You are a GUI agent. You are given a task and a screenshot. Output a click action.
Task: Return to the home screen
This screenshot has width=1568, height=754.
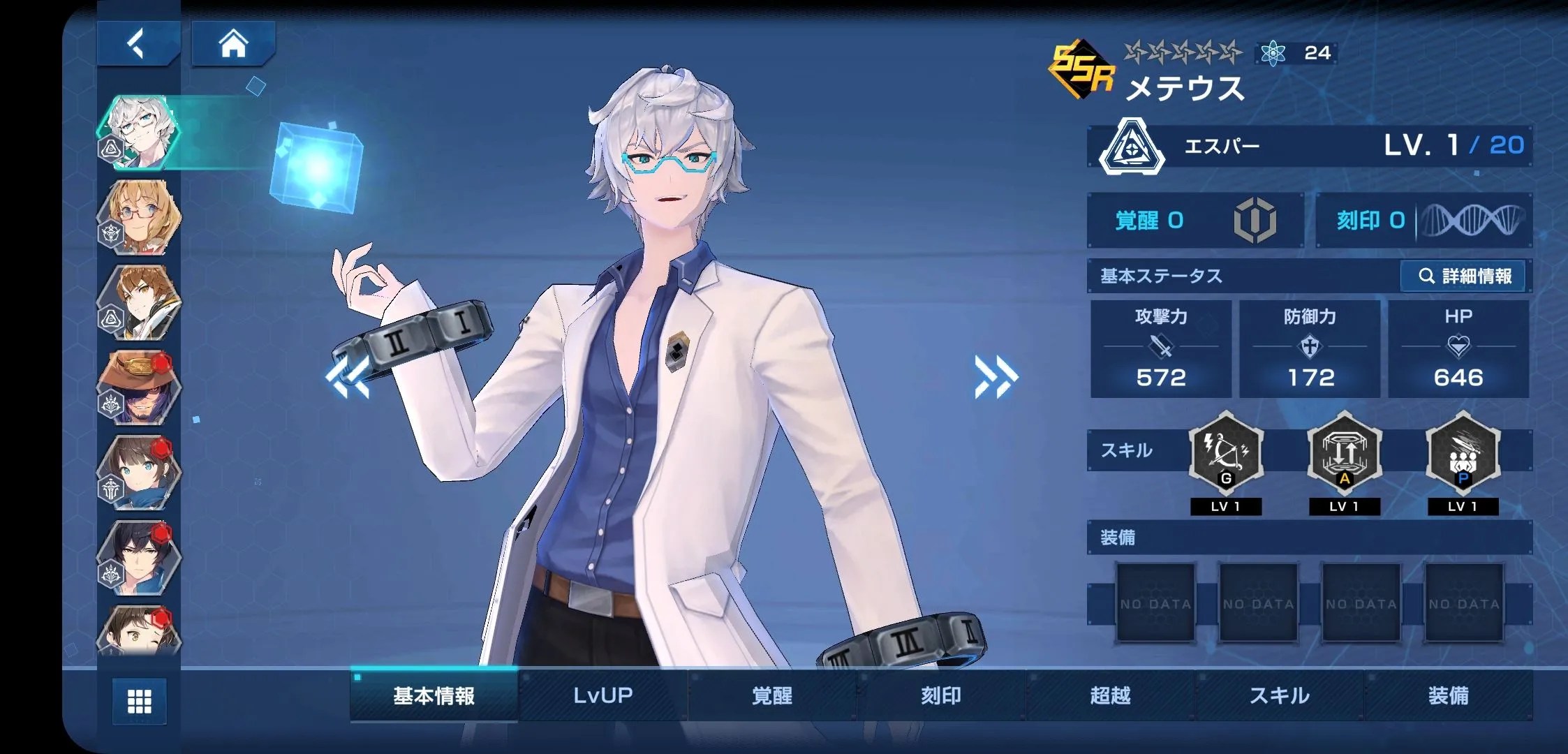click(233, 44)
